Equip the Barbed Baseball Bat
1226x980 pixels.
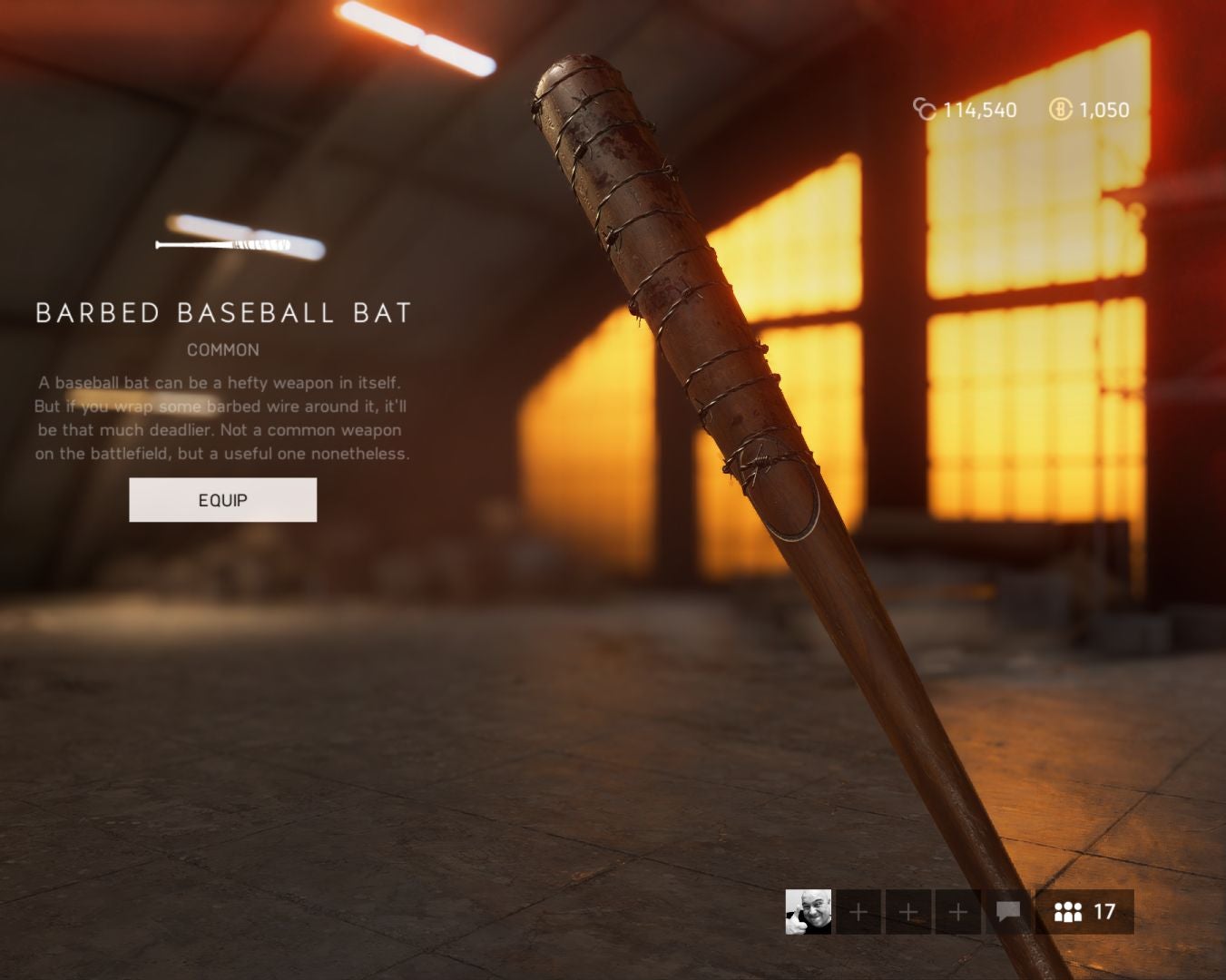(222, 500)
